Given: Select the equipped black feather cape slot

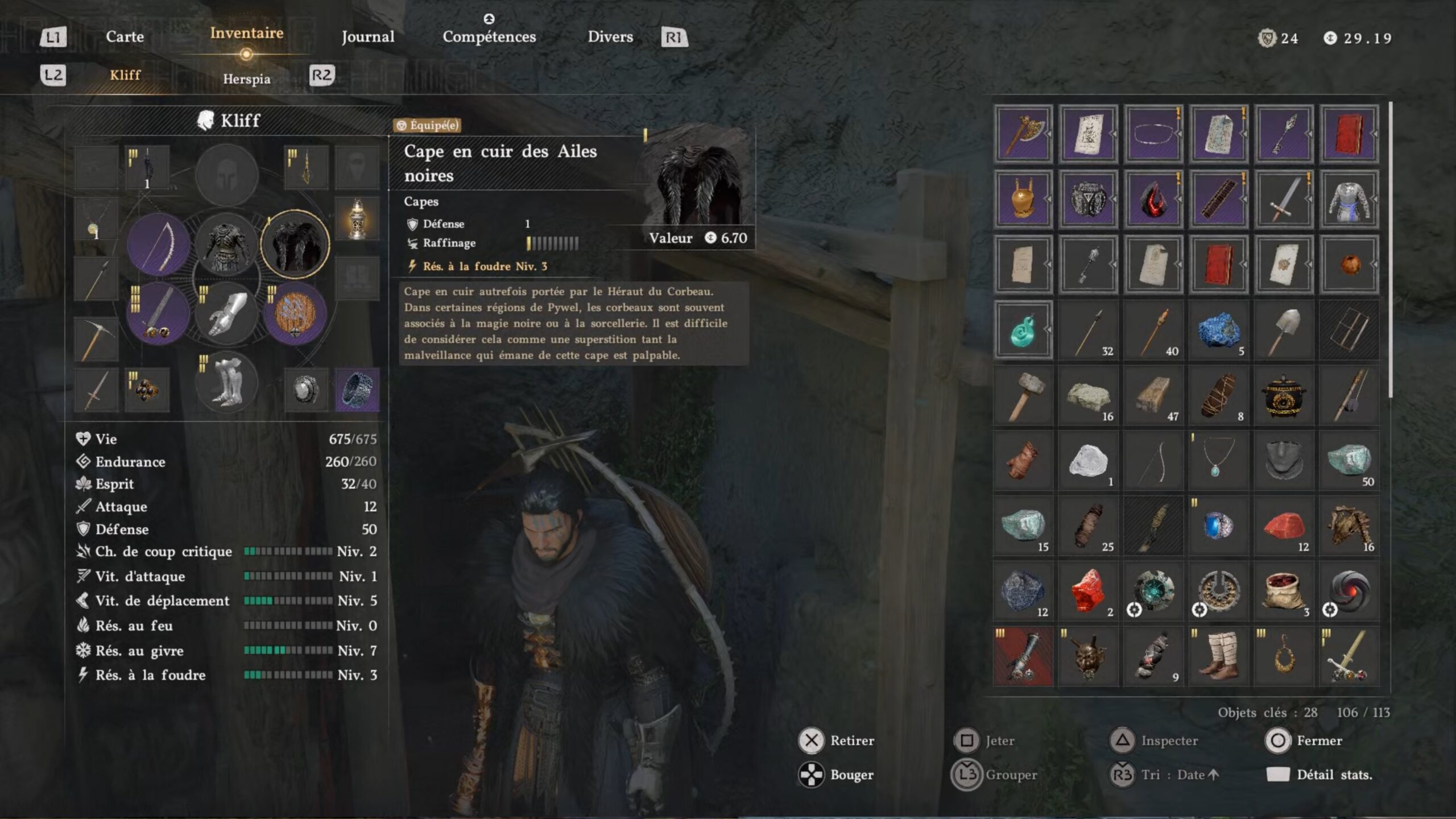Looking at the screenshot, I should point(295,245).
